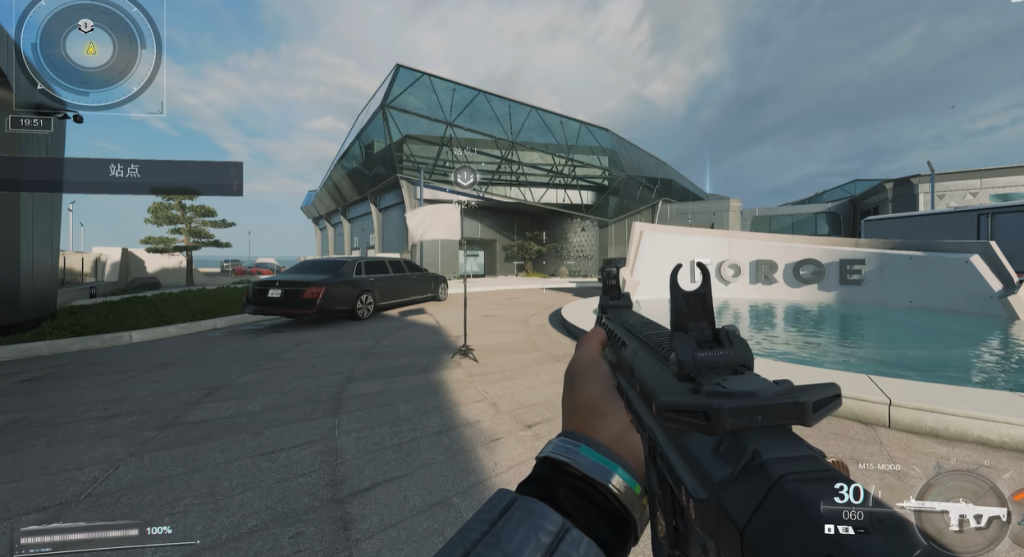
Task: Click the white objective marker on the minimap
Action: coord(85,25)
